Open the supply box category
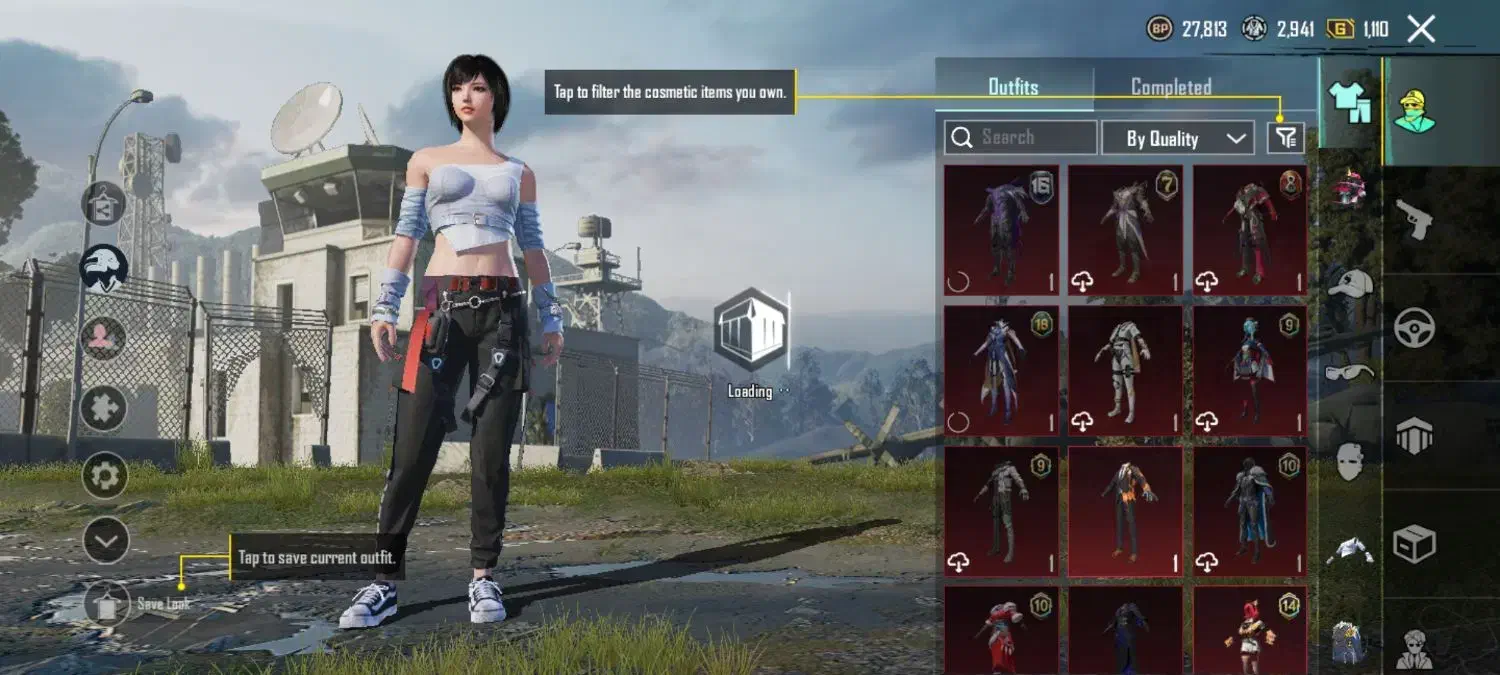The image size is (1500, 675). coord(1415,544)
